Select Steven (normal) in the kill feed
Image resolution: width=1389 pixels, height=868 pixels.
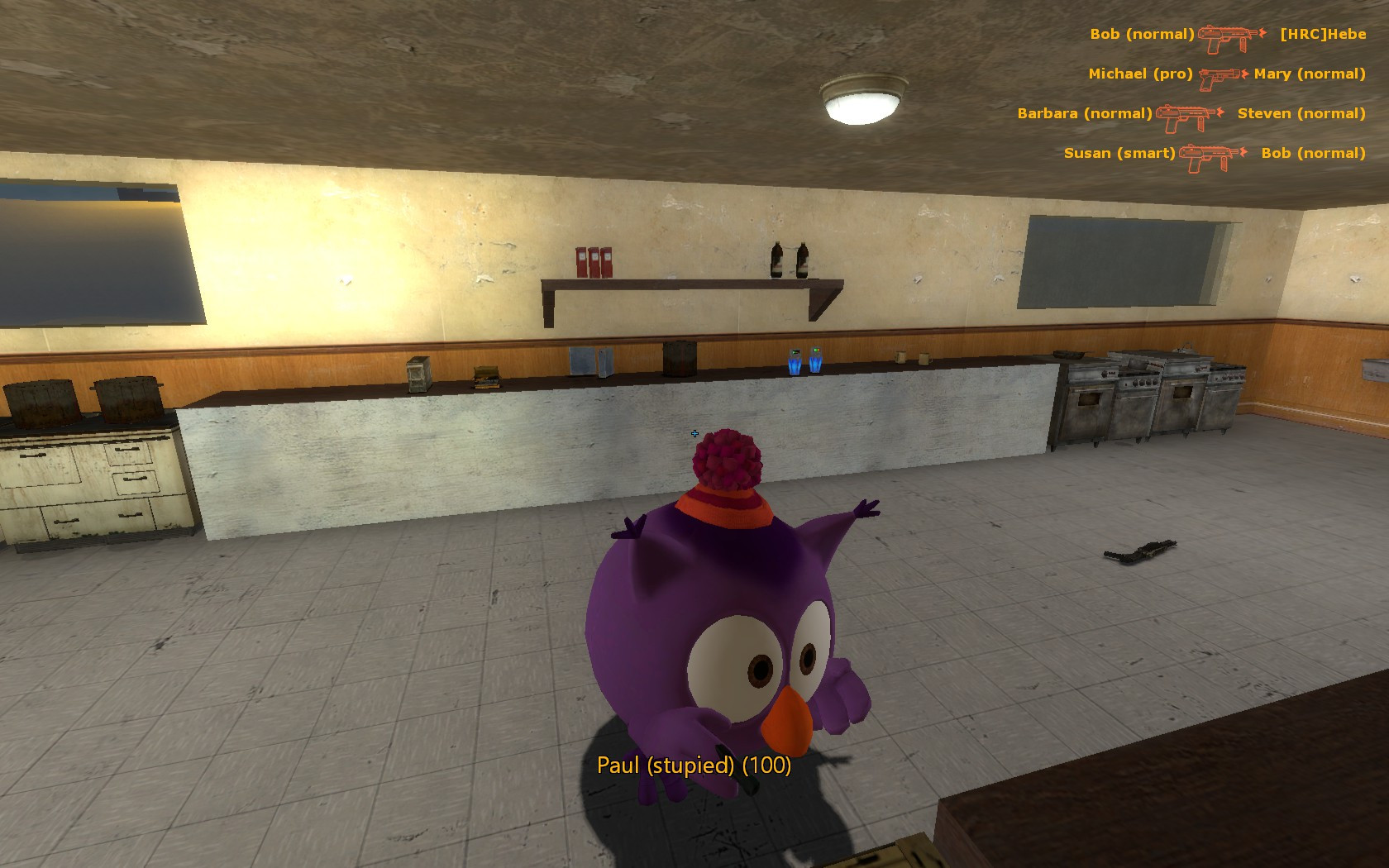(1302, 113)
